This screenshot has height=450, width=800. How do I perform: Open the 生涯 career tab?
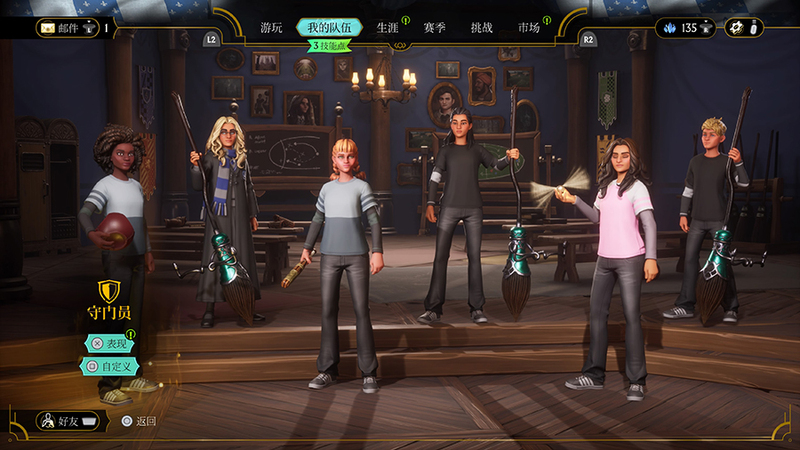click(388, 28)
